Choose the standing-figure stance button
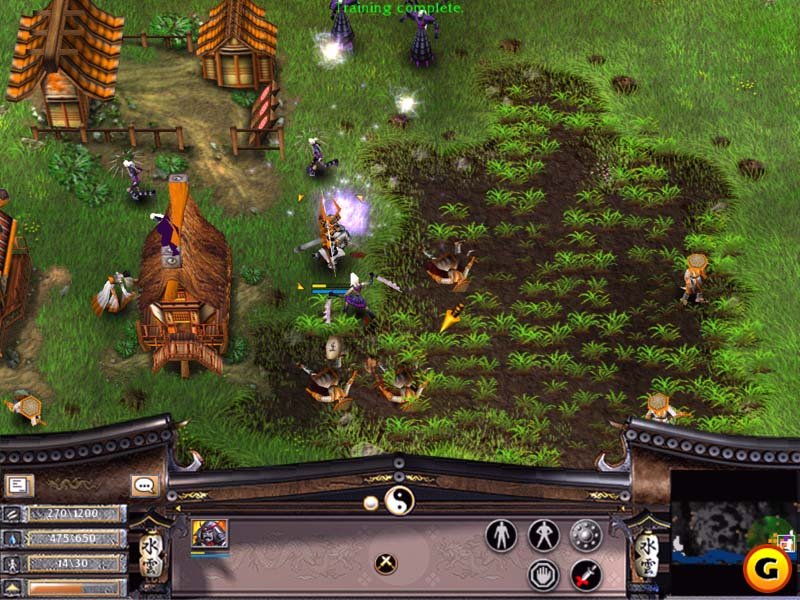 (500, 535)
